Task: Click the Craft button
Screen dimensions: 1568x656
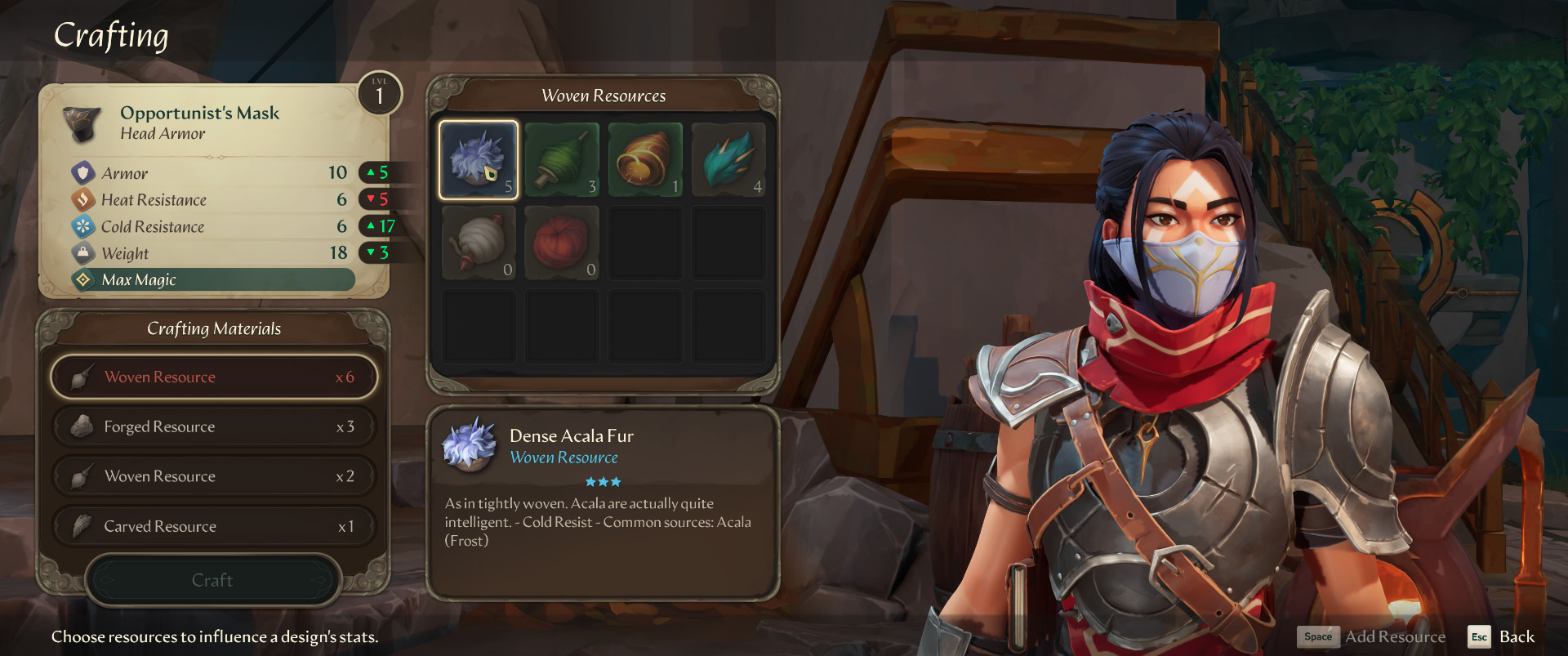Action: tap(212, 581)
